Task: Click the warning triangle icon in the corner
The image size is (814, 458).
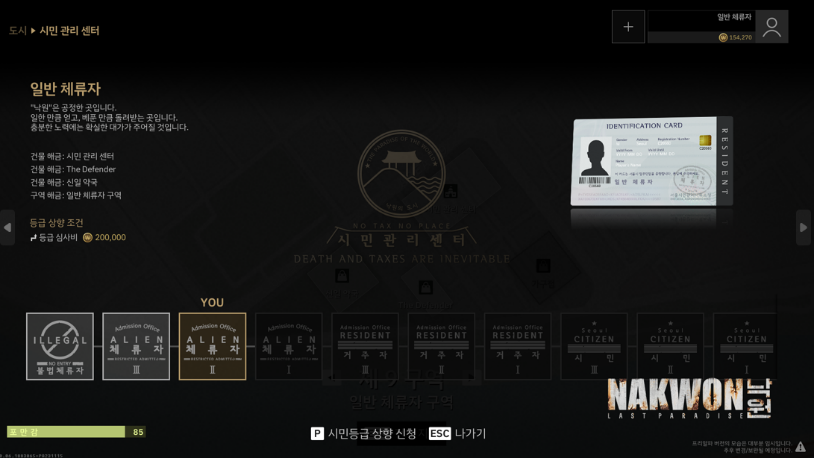Action: (800, 447)
